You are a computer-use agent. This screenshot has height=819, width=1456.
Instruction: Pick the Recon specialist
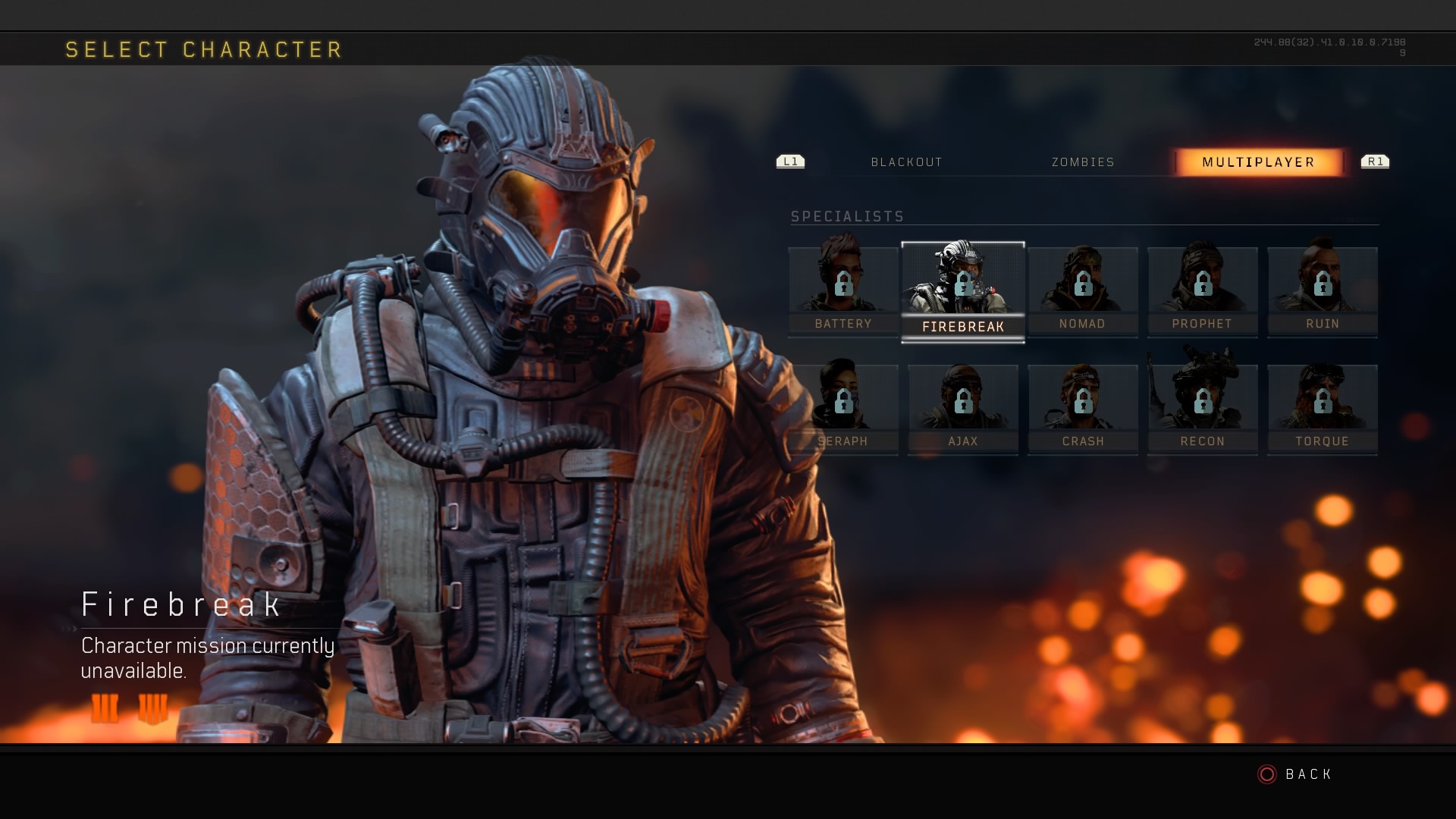tap(1203, 409)
